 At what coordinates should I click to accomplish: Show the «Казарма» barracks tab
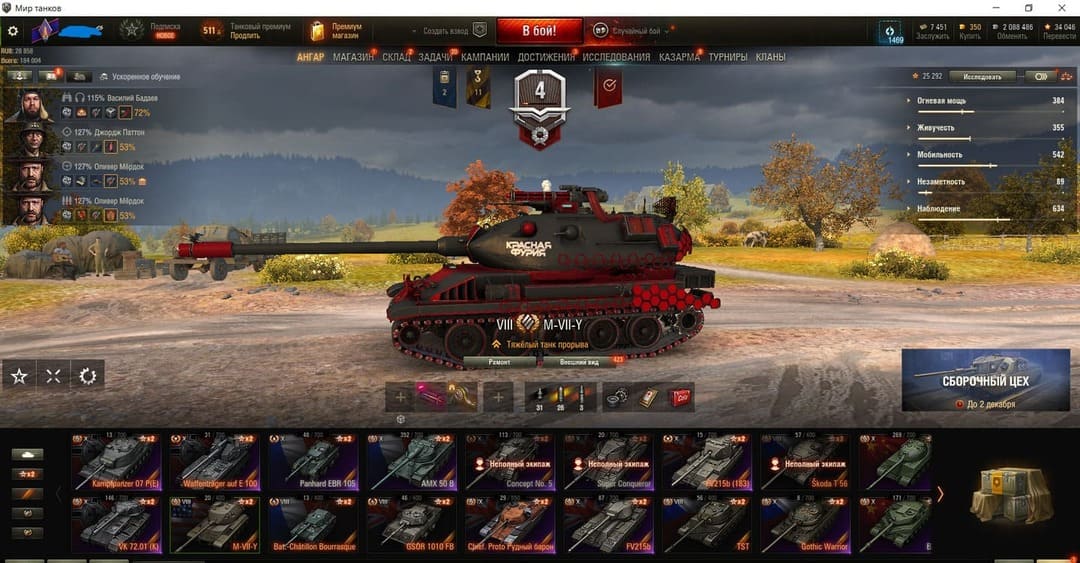[679, 57]
